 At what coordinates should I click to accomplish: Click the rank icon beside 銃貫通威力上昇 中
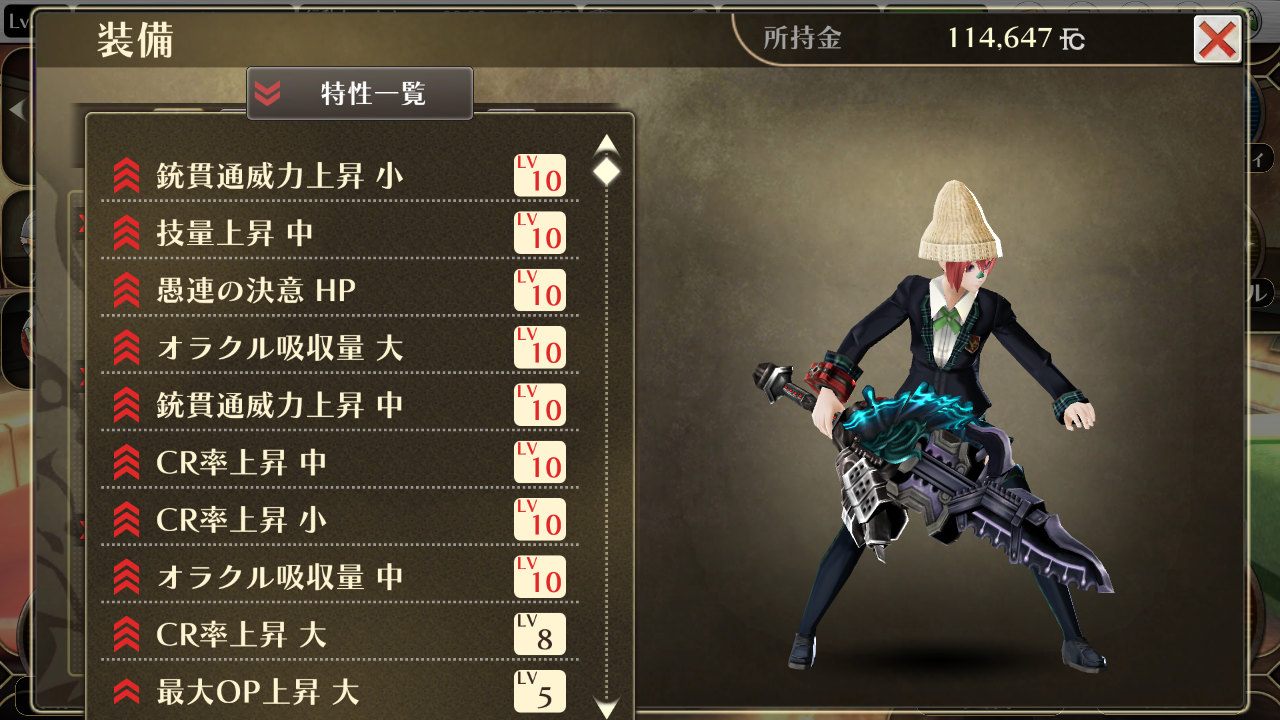click(x=125, y=405)
